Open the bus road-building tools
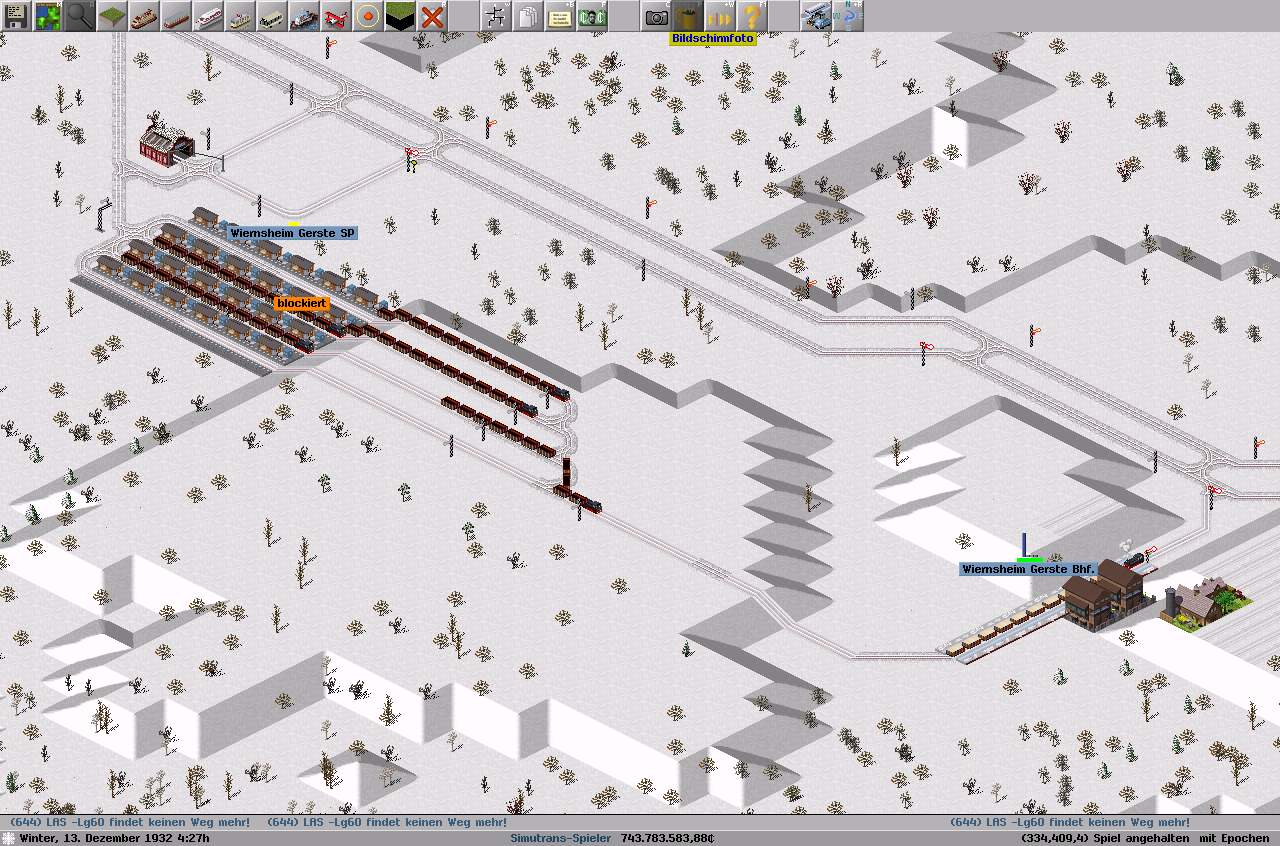 tap(271, 16)
